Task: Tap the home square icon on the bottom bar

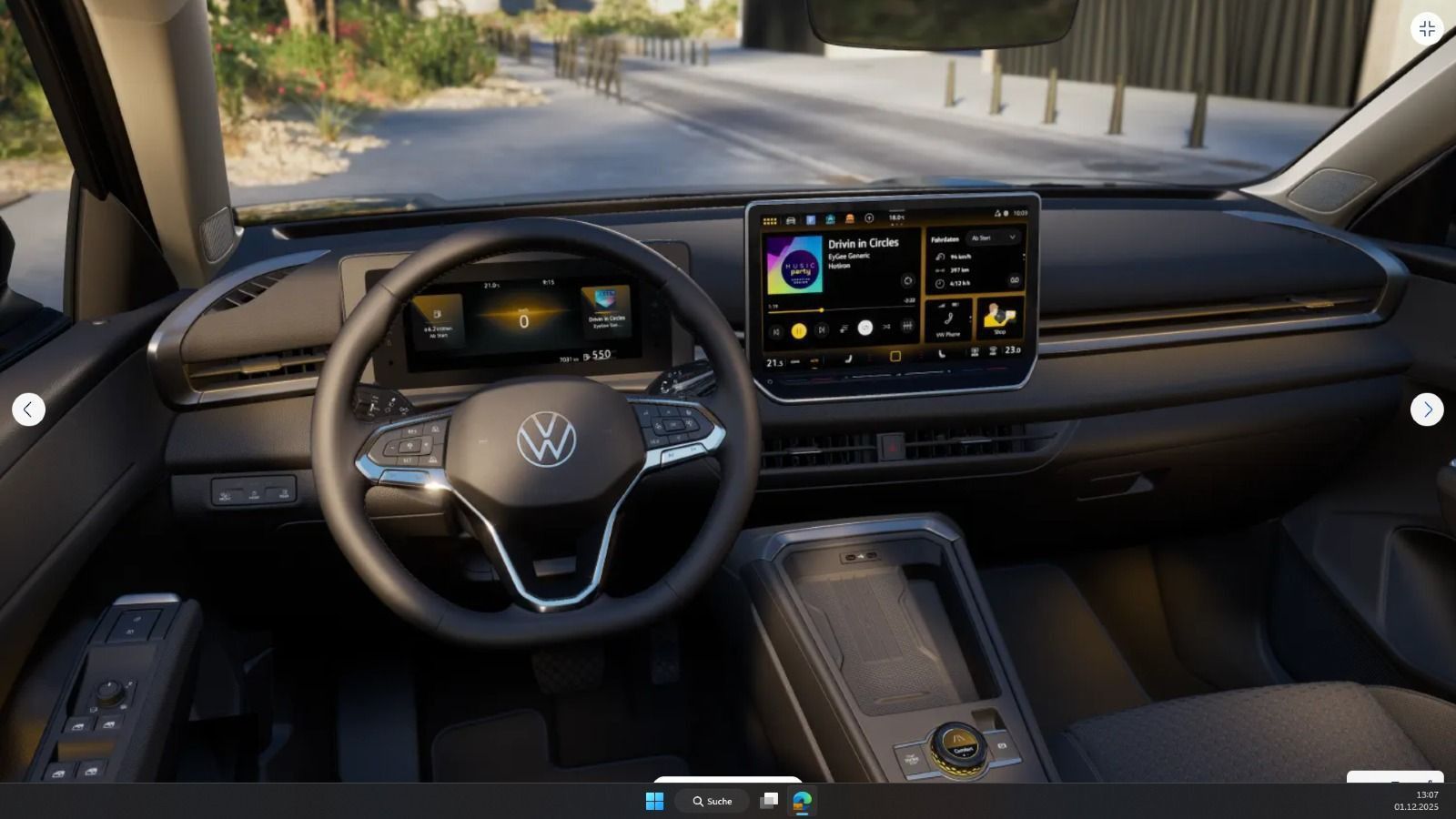Action: (895, 355)
